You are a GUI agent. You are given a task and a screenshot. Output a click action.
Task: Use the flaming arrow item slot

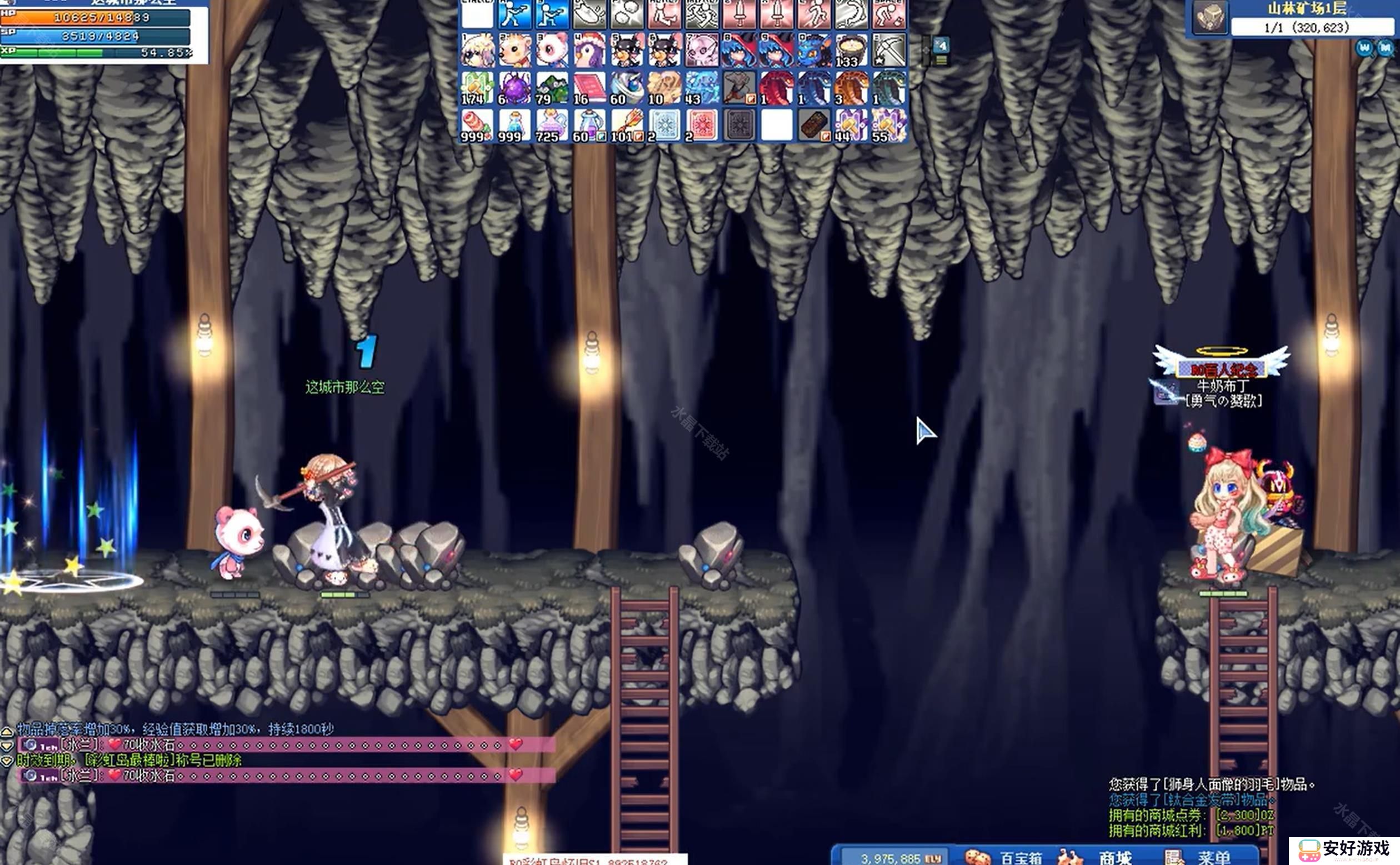(627, 126)
